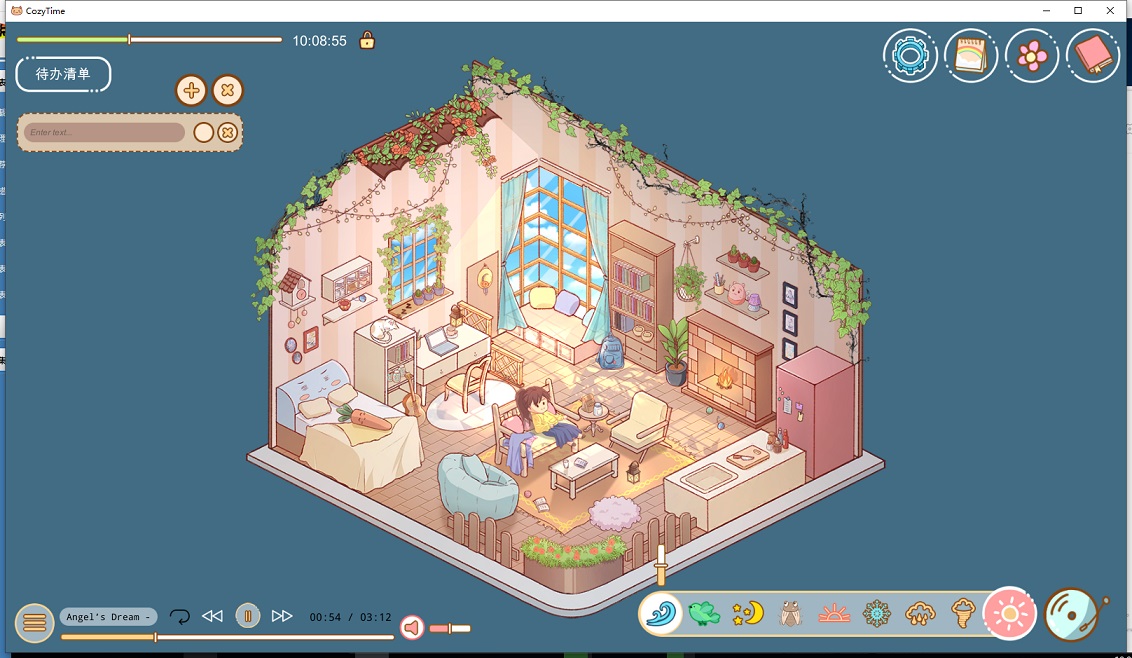Toggle the loop playback arrow

[180, 616]
